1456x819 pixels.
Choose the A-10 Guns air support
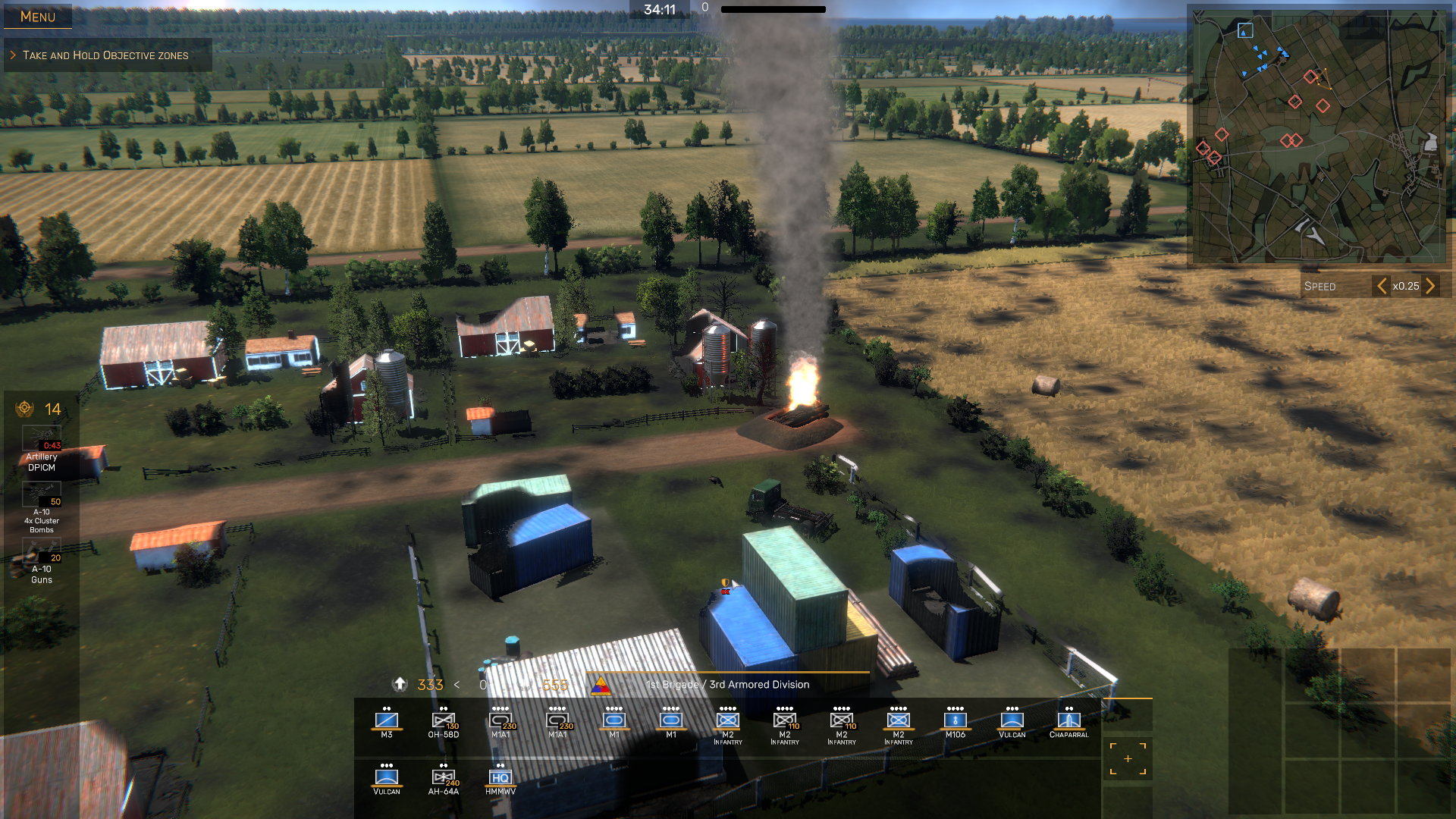point(42,563)
